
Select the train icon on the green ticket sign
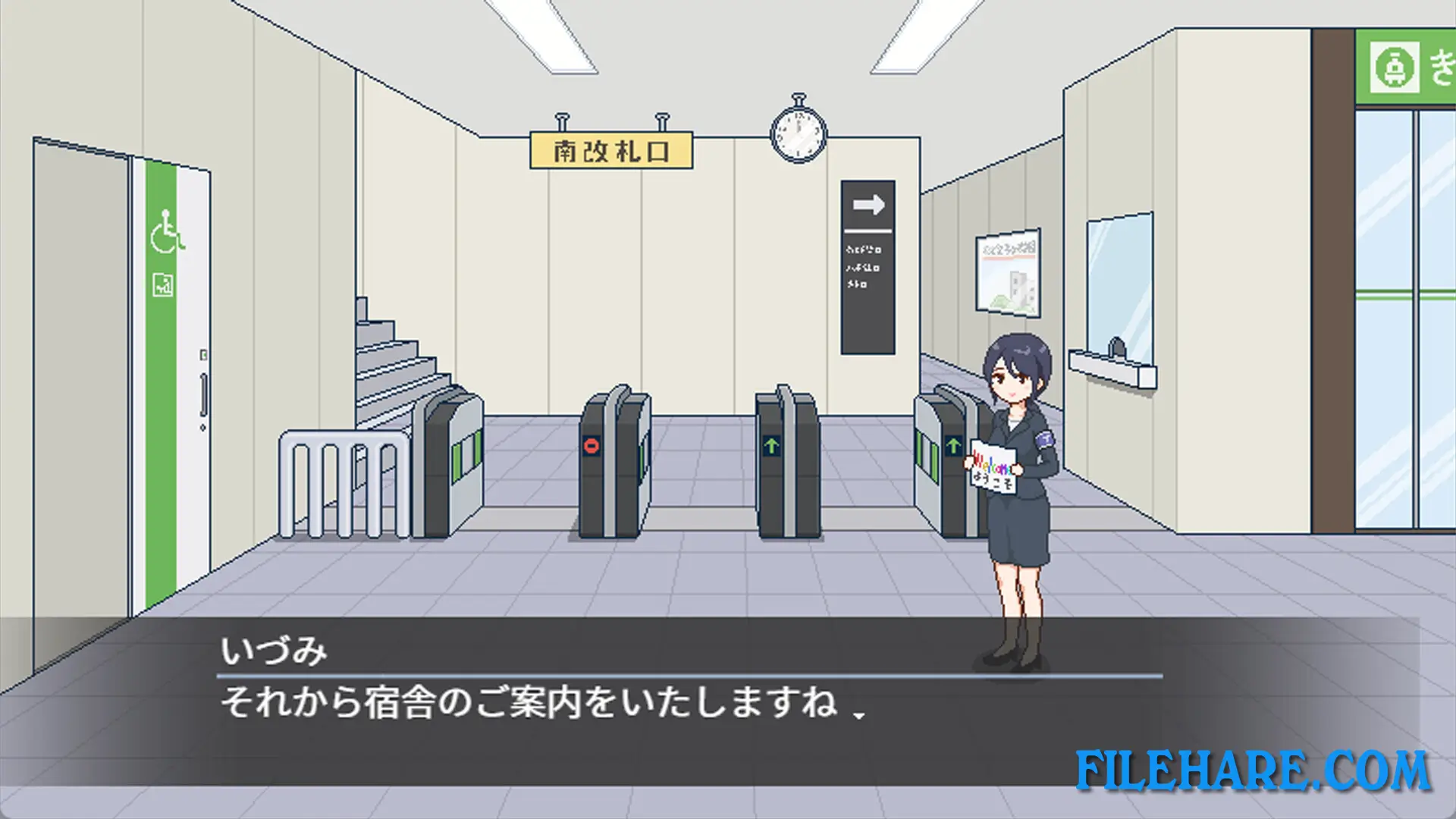tap(1394, 64)
